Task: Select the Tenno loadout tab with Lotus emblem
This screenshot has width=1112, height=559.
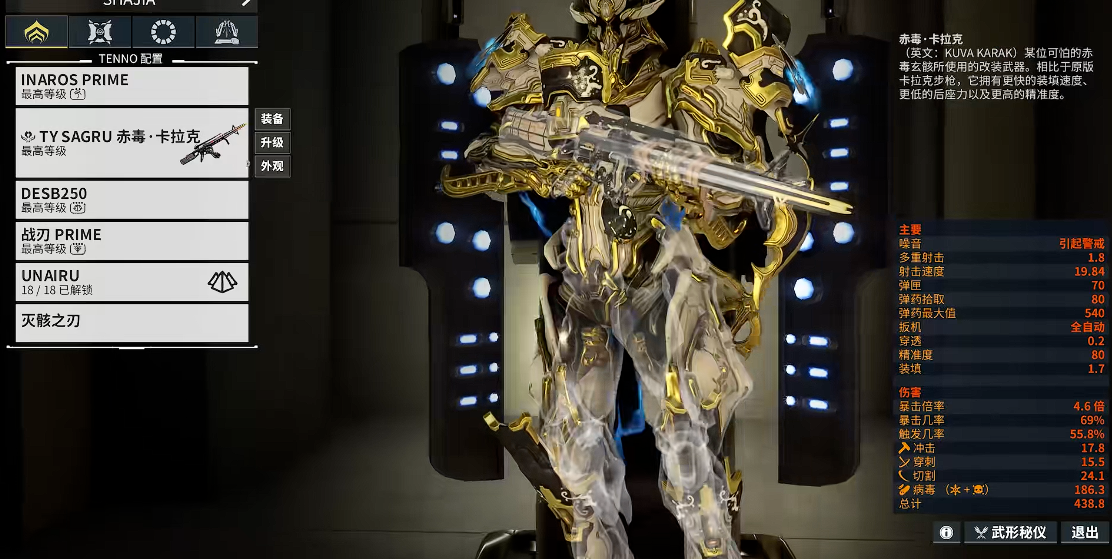Action: click(37, 32)
